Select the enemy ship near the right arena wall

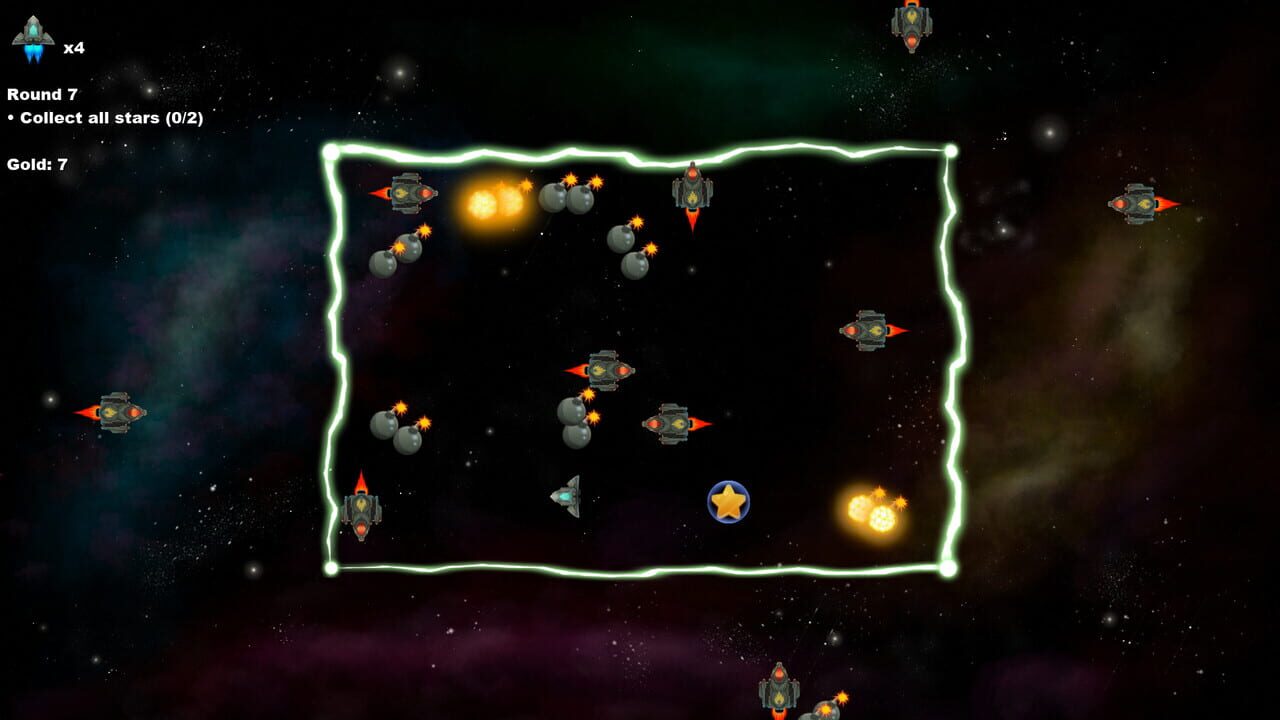[866, 328]
